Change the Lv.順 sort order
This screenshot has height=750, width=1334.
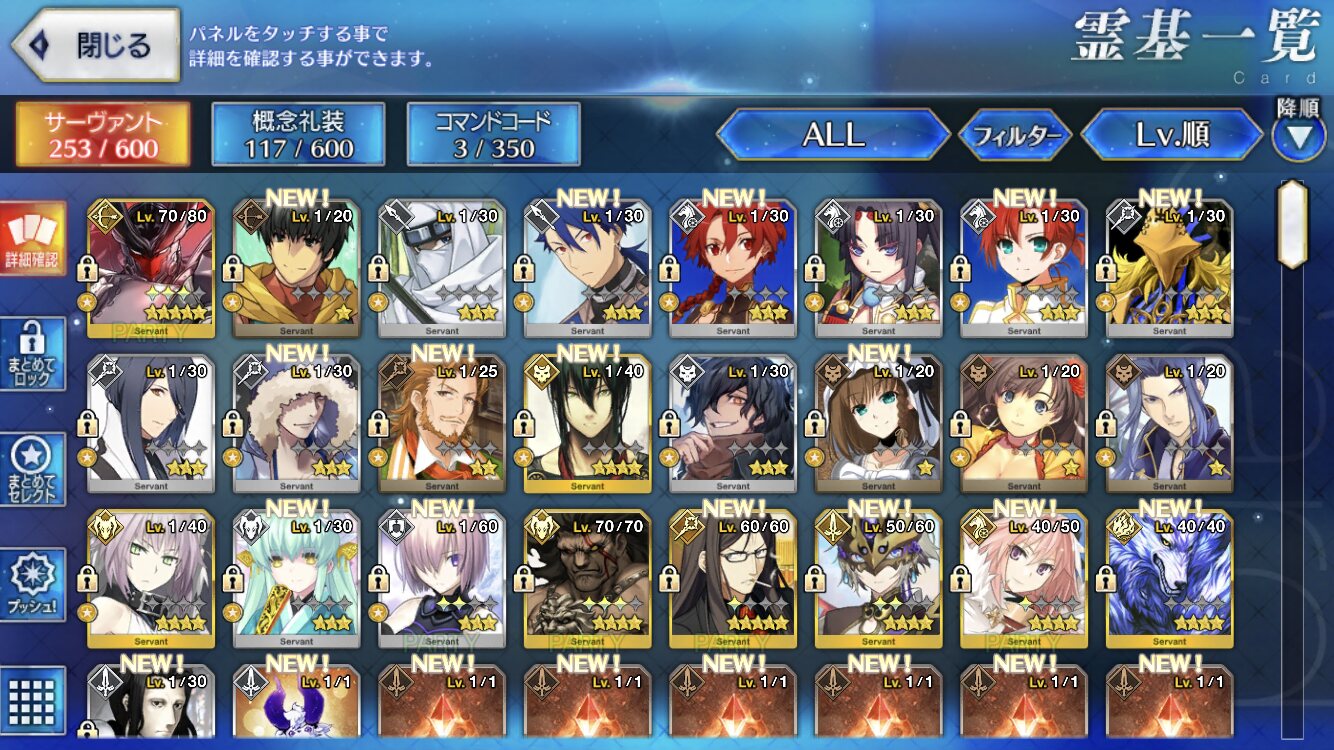pos(1172,135)
